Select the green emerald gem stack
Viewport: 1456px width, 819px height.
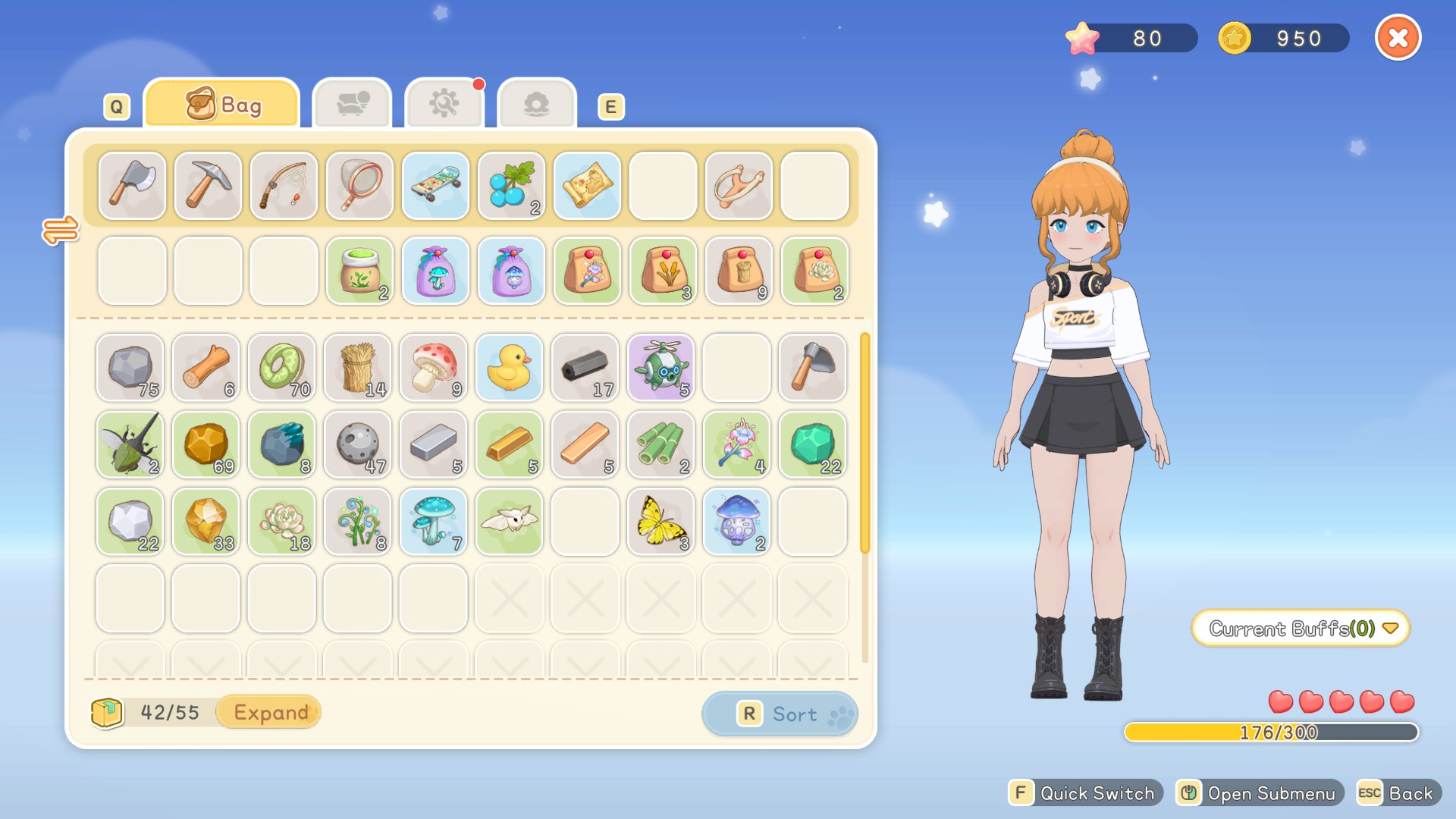pos(813,444)
